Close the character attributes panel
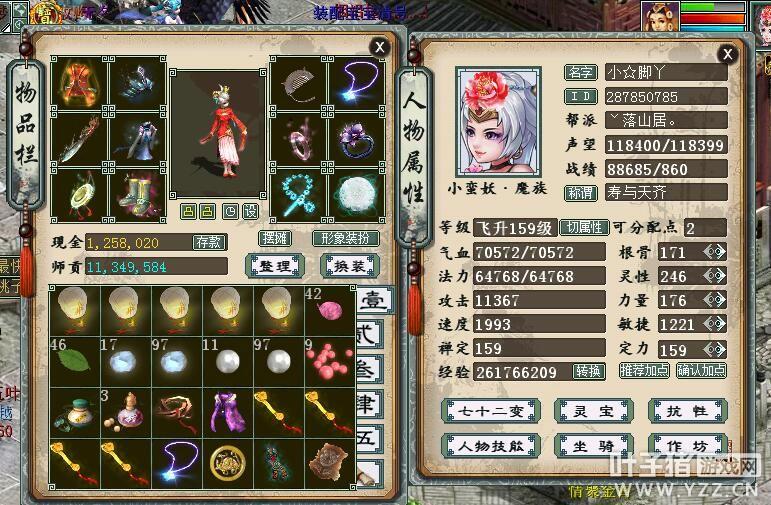 (728, 54)
